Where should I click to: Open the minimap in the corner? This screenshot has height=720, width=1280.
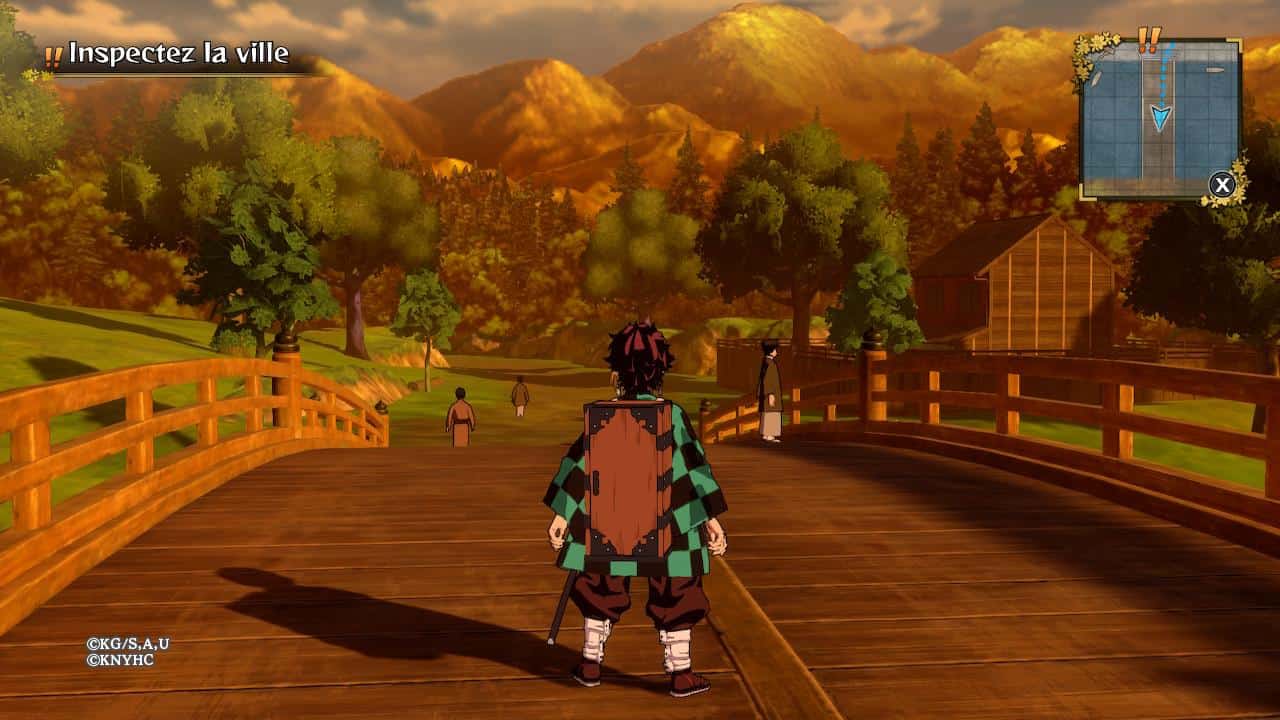(x=1160, y=119)
